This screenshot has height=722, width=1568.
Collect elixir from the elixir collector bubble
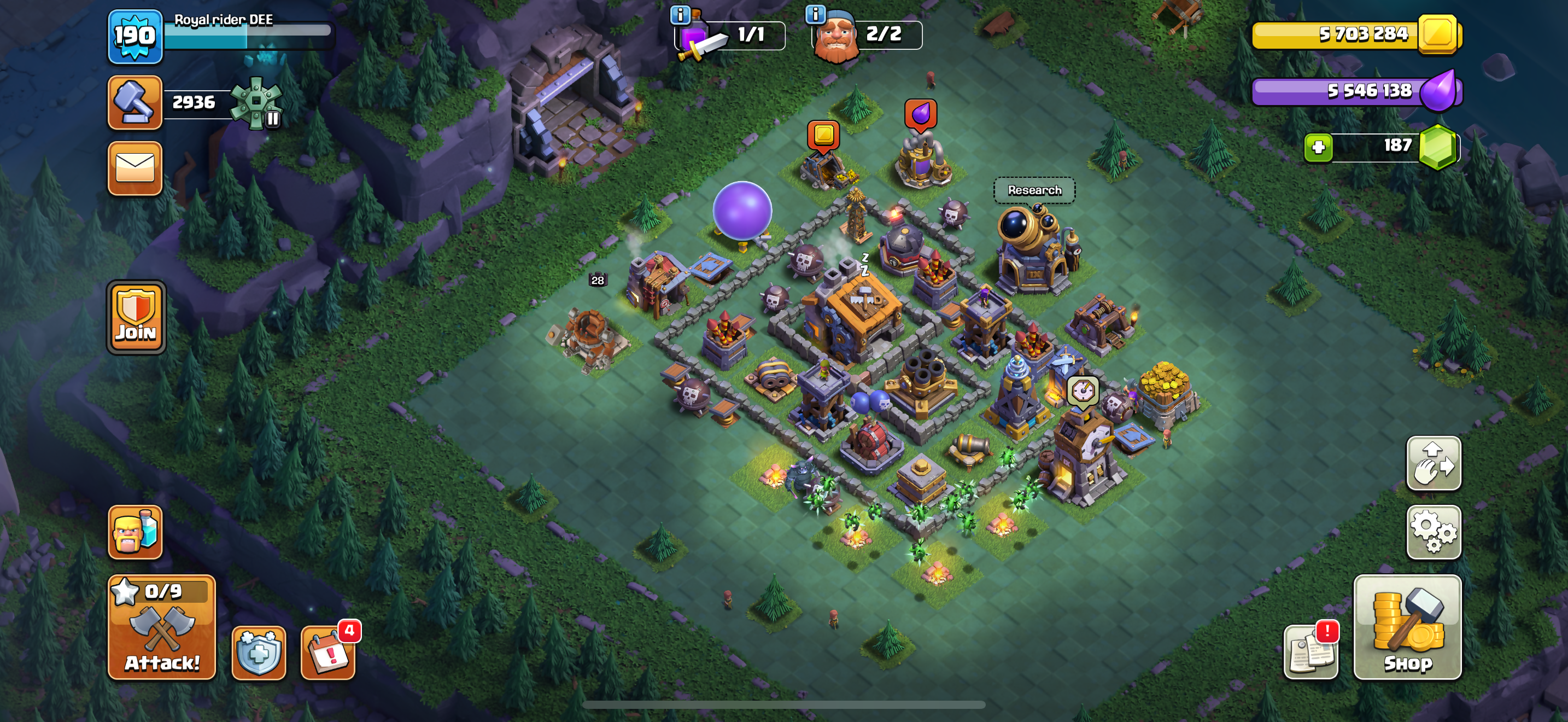920,114
